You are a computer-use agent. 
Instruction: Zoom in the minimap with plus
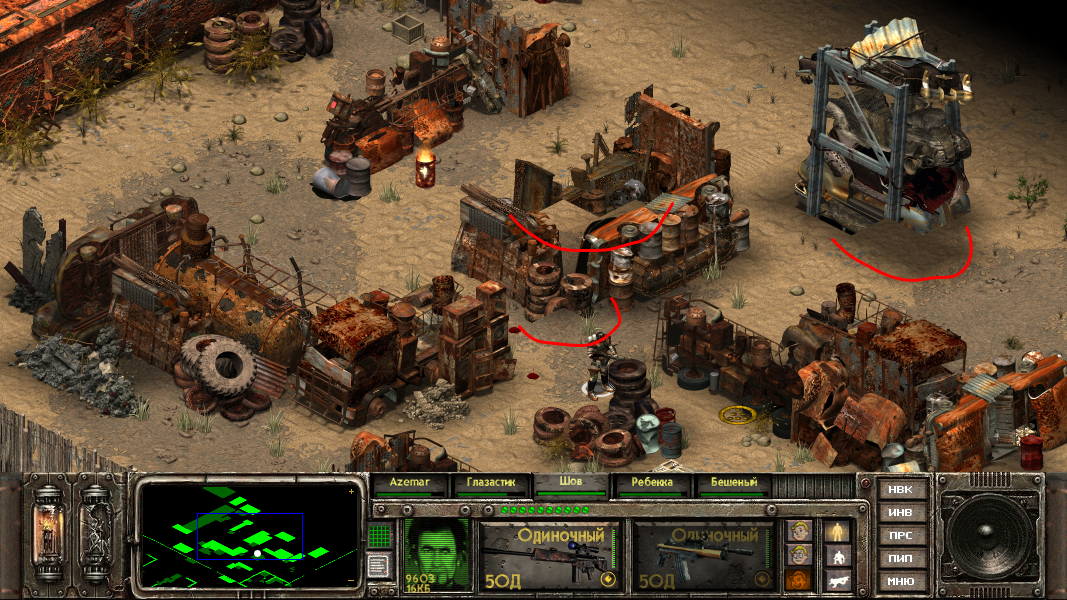pos(350,492)
